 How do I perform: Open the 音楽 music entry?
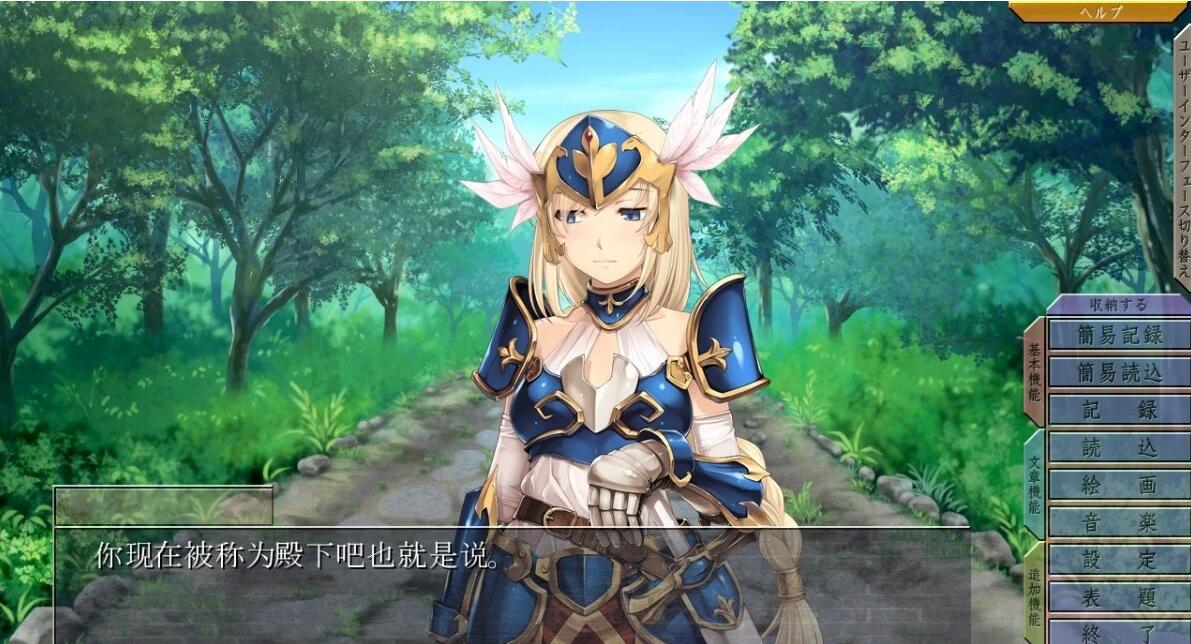(1119, 522)
